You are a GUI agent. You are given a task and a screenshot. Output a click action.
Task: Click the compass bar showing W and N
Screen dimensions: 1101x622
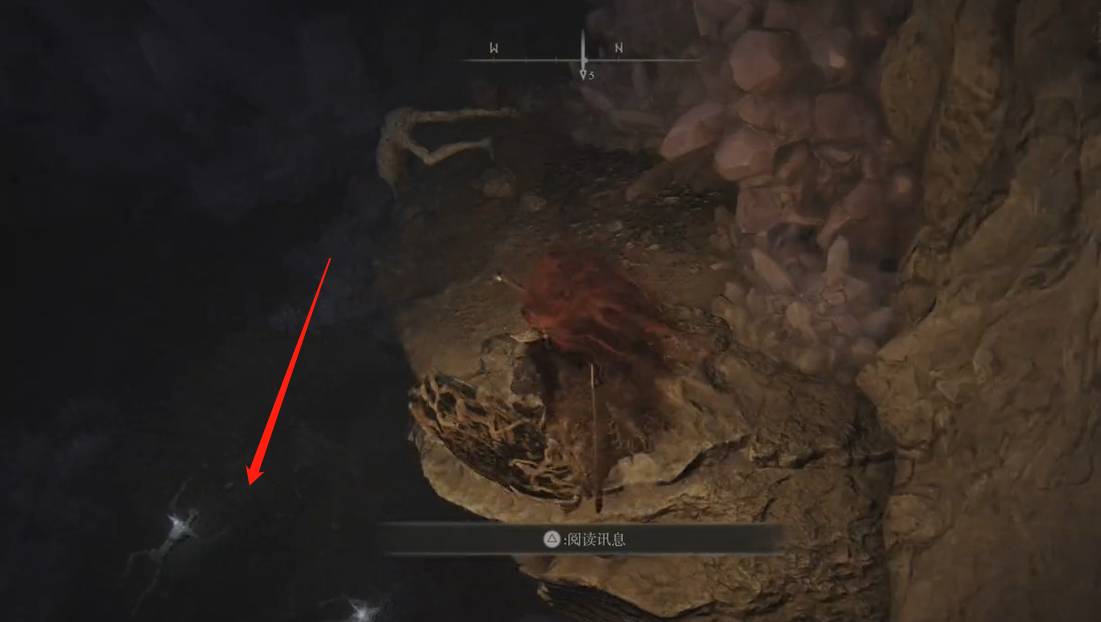[581, 56]
